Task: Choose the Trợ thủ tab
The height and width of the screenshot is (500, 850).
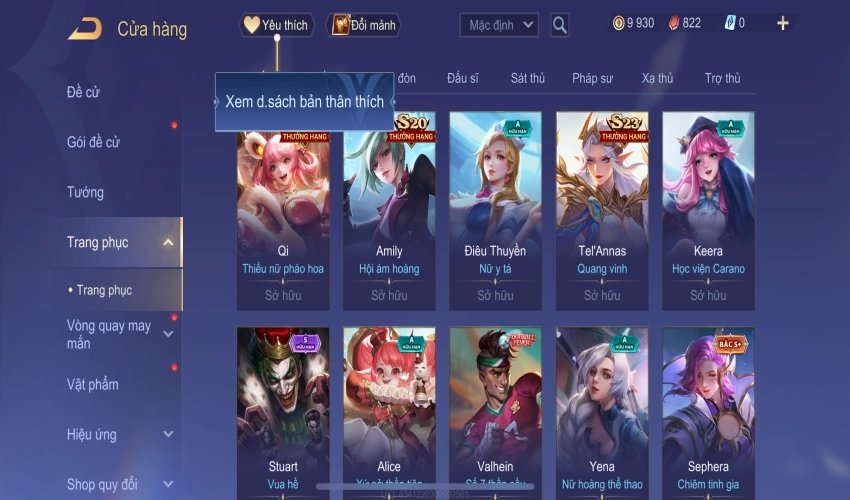Action: [722, 78]
